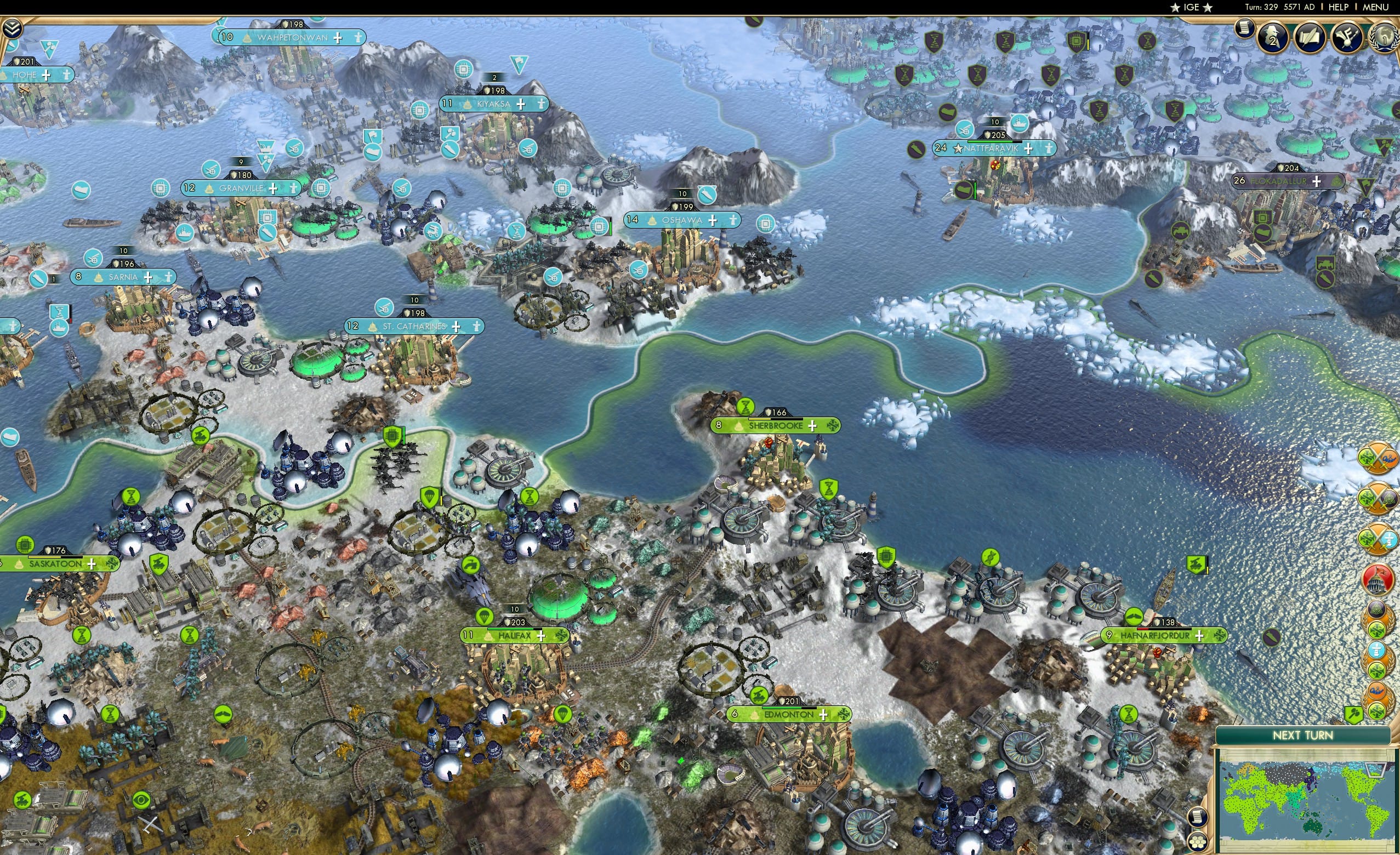Viewport: 1400px width, 855px height.
Task: Select the submarine unit icon near Sarnia
Action: pyautogui.click(x=37, y=278)
